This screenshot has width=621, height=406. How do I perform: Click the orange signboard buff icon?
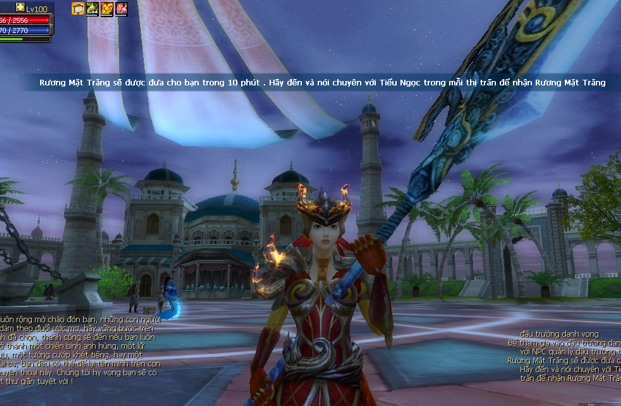point(78,9)
